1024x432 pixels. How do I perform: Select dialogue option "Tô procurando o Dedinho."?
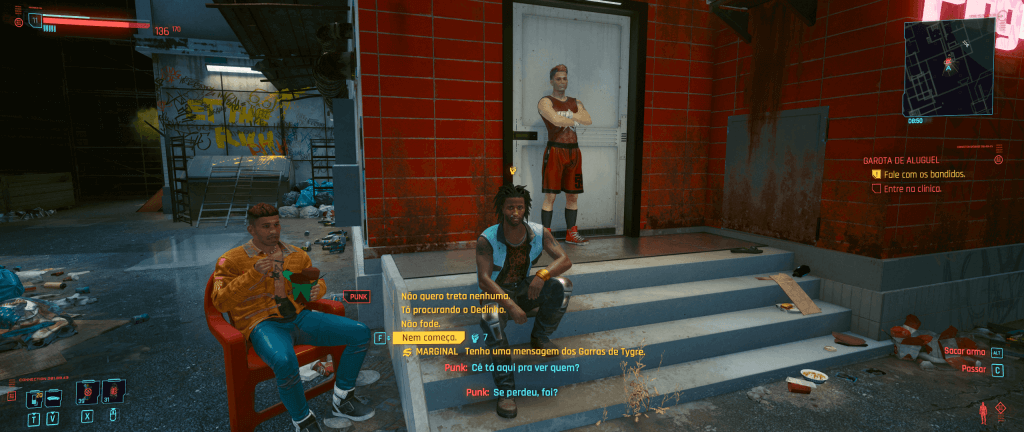click(x=453, y=310)
